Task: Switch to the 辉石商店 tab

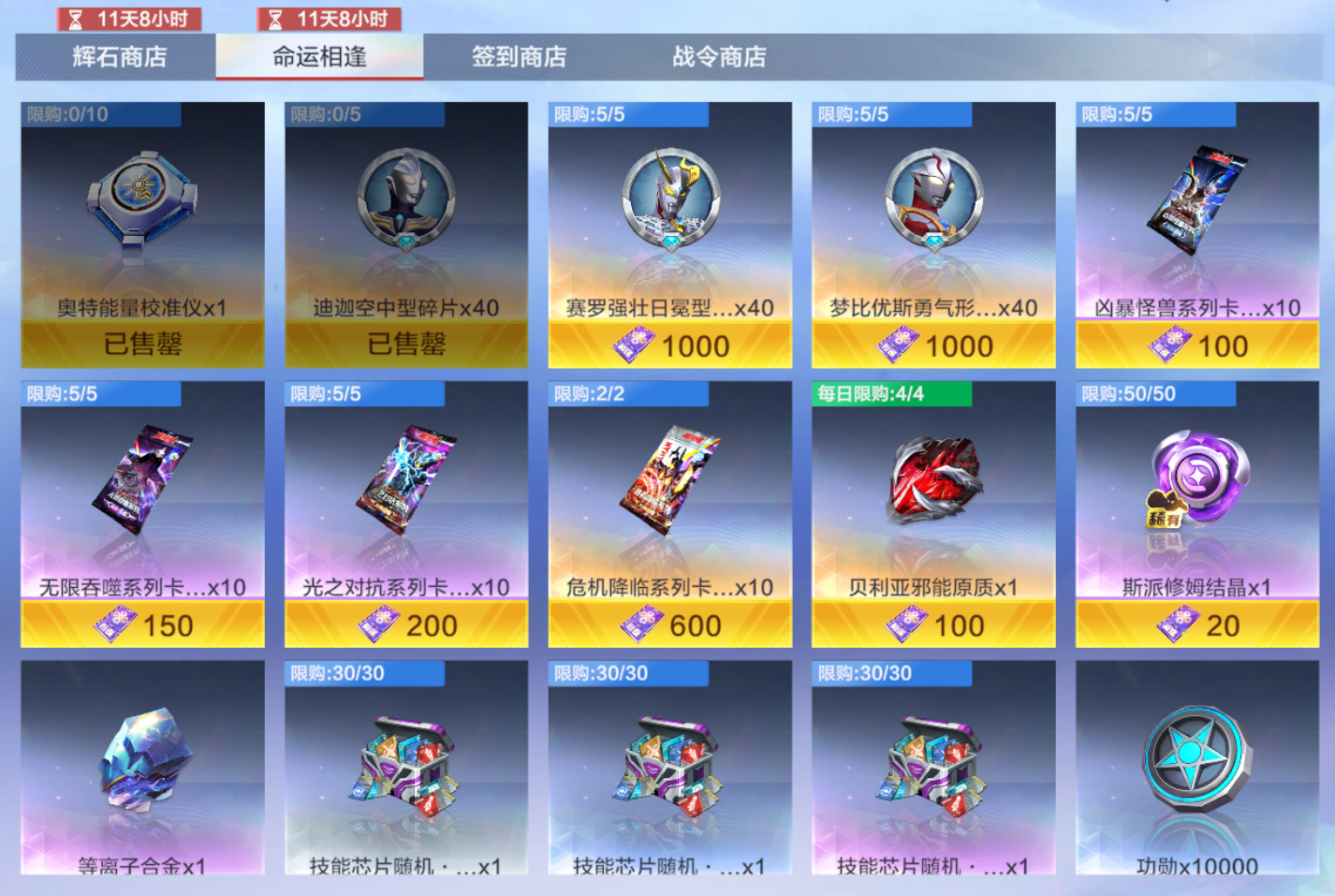Action: (x=114, y=57)
